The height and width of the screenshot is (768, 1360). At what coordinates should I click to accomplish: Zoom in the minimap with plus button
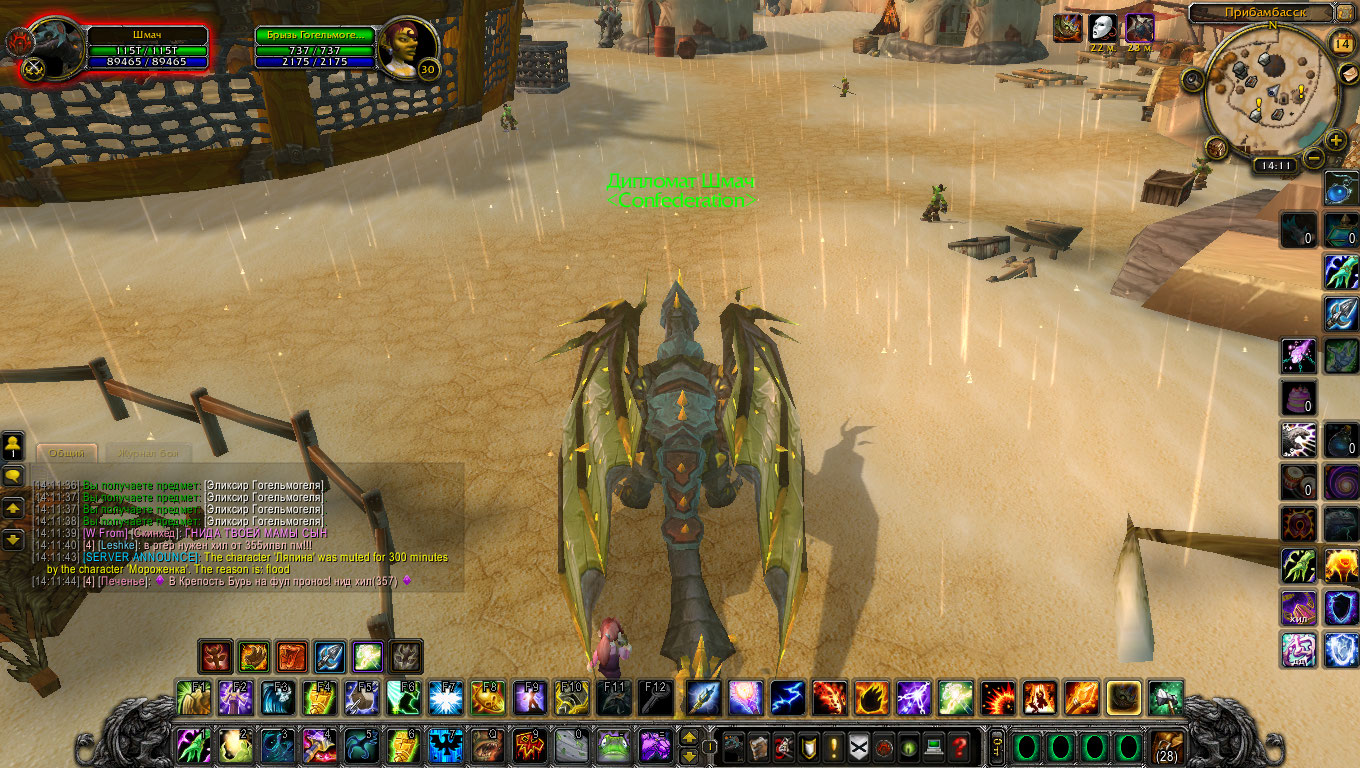(1336, 140)
